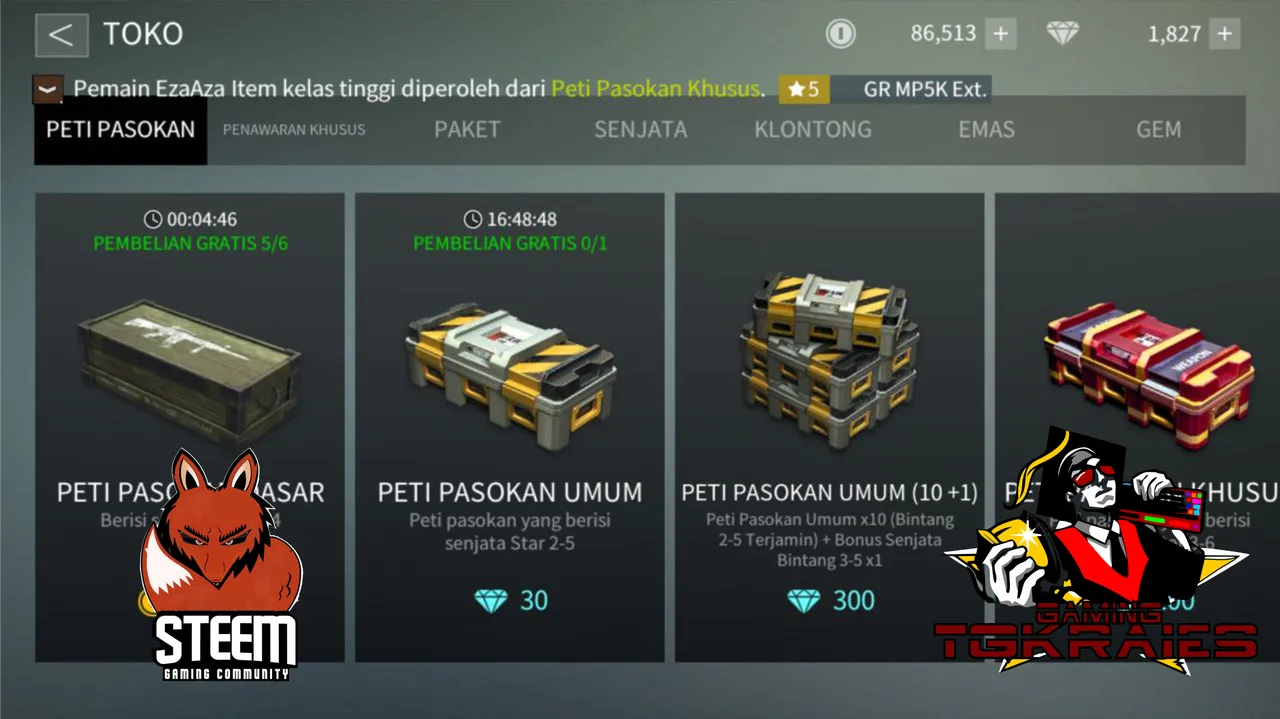This screenshot has height=719, width=1280.
Task: Go back using the arrow button beside TOKO
Action: click(x=61, y=35)
